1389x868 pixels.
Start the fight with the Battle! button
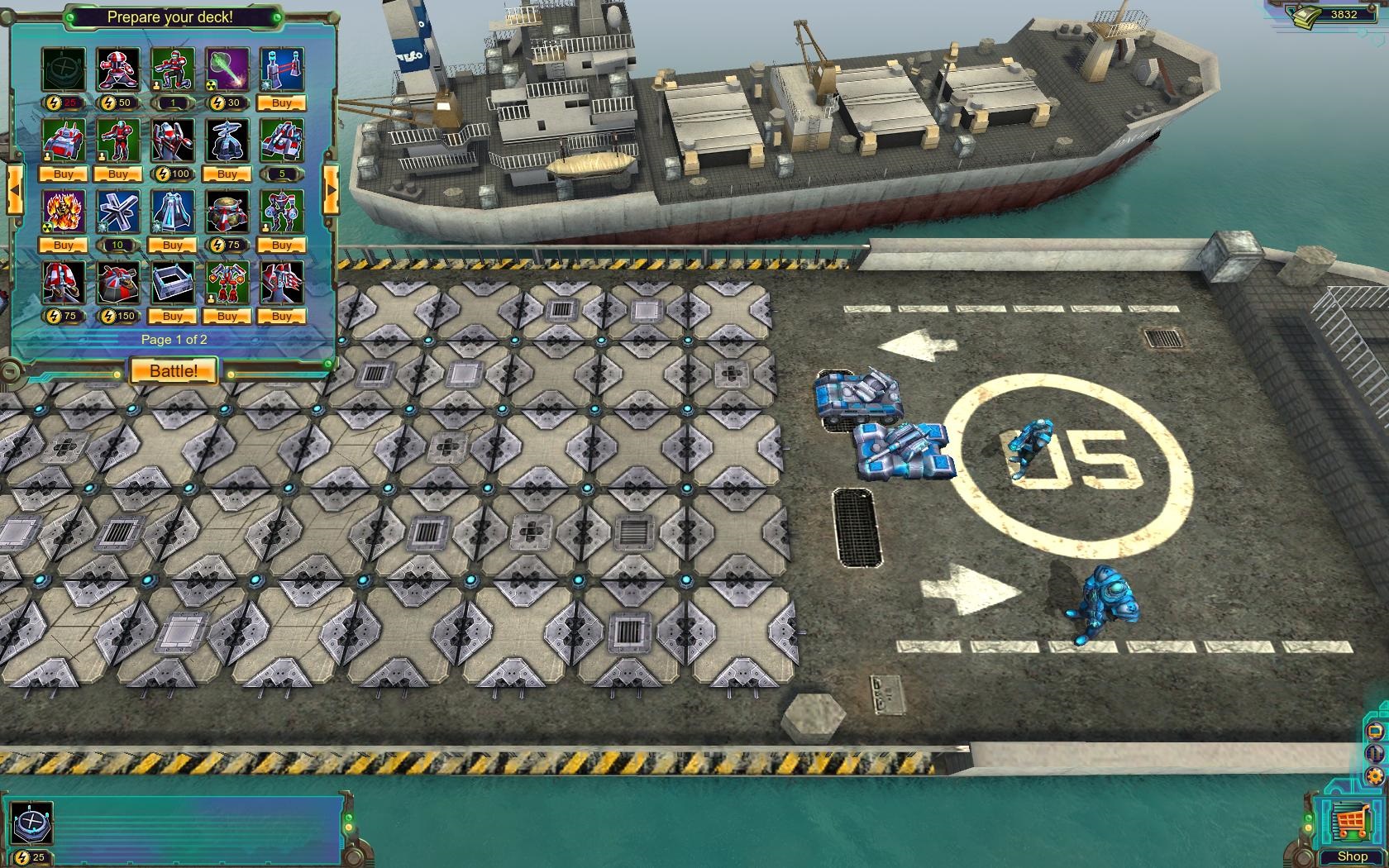[x=174, y=371]
